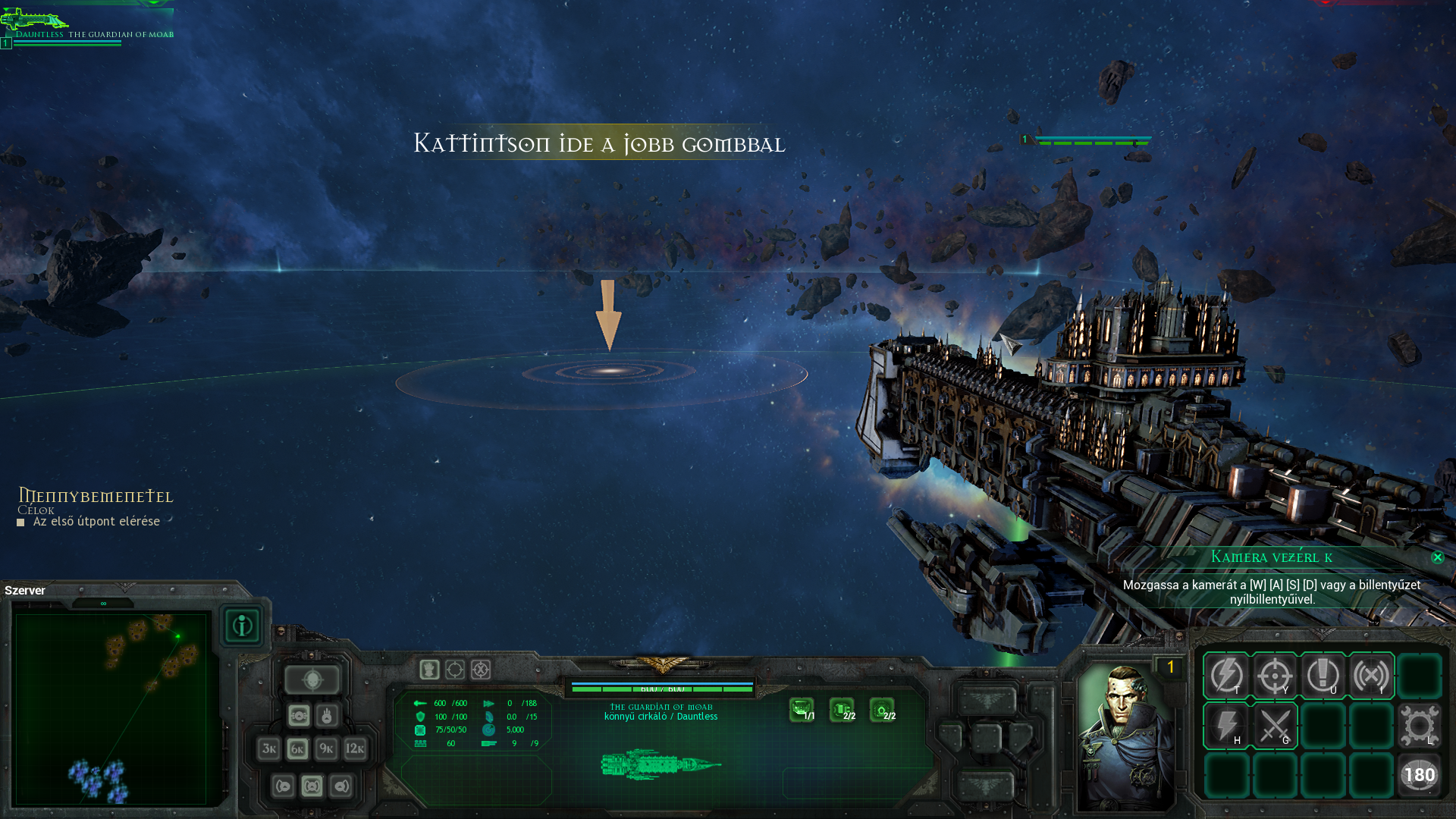
Task: Select the Dauntless ship card in fleet list
Action: pyautogui.click(x=87, y=27)
